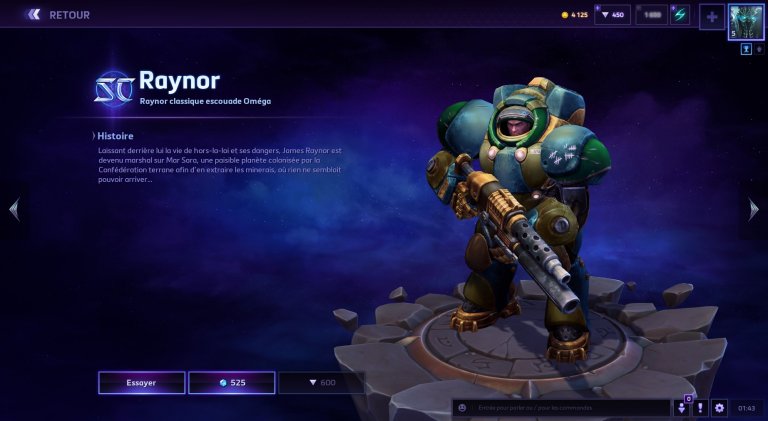Image resolution: width=768 pixels, height=421 pixels.
Task: Buy the skin for 525 gems
Action: click(231, 383)
